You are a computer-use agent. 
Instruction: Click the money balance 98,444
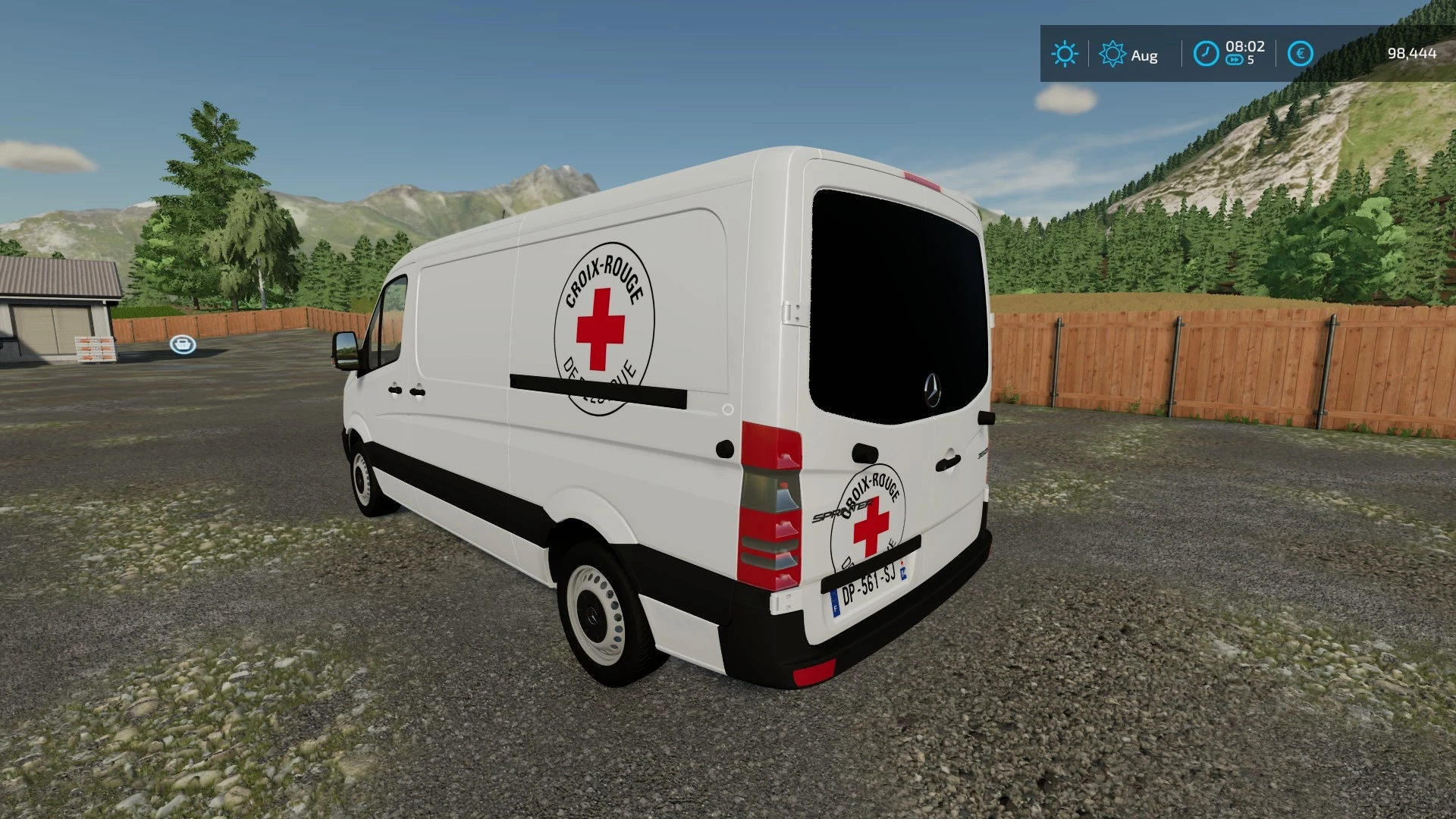point(1412,54)
